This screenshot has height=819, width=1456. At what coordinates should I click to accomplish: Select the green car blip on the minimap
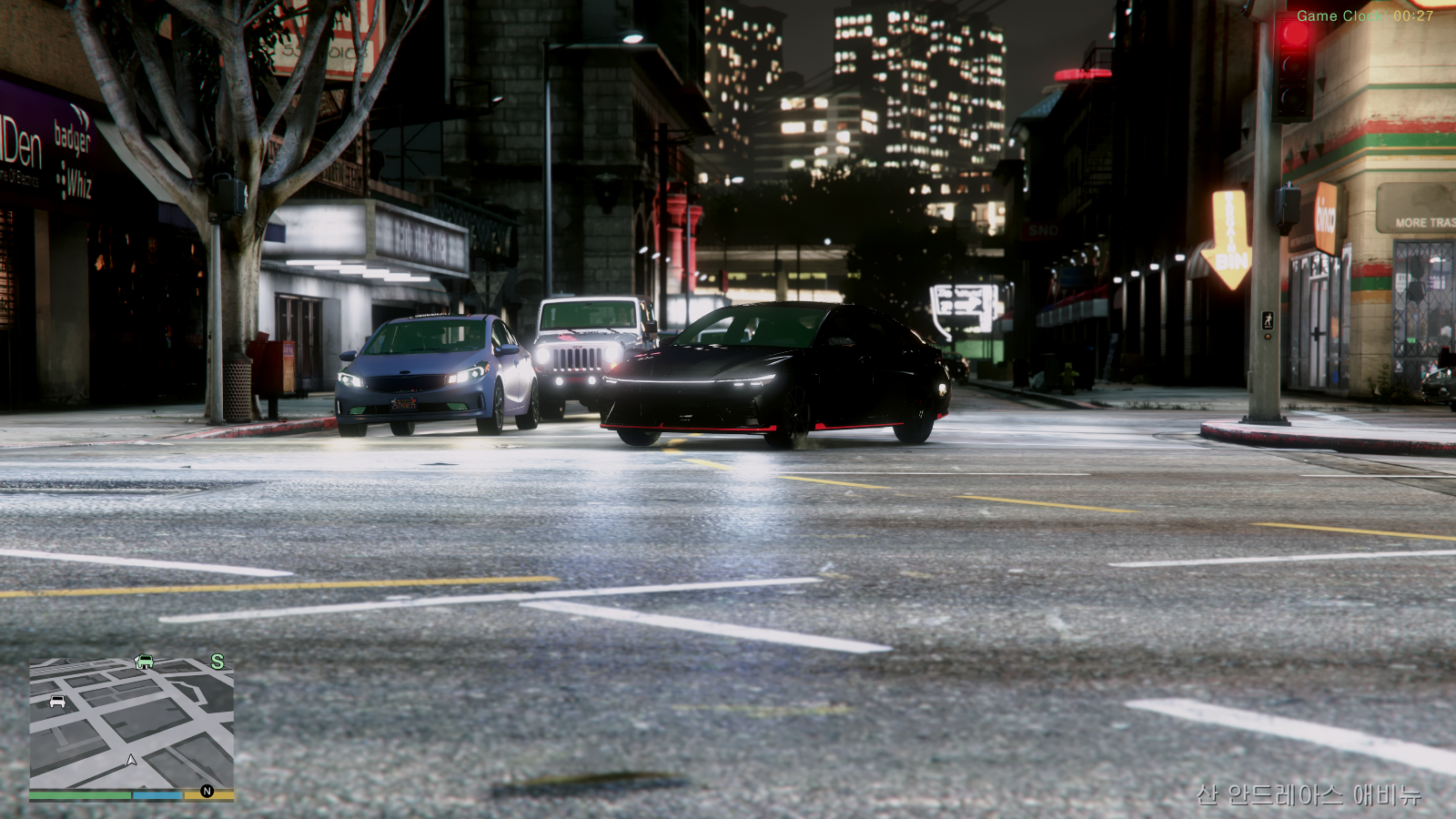coord(145,662)
